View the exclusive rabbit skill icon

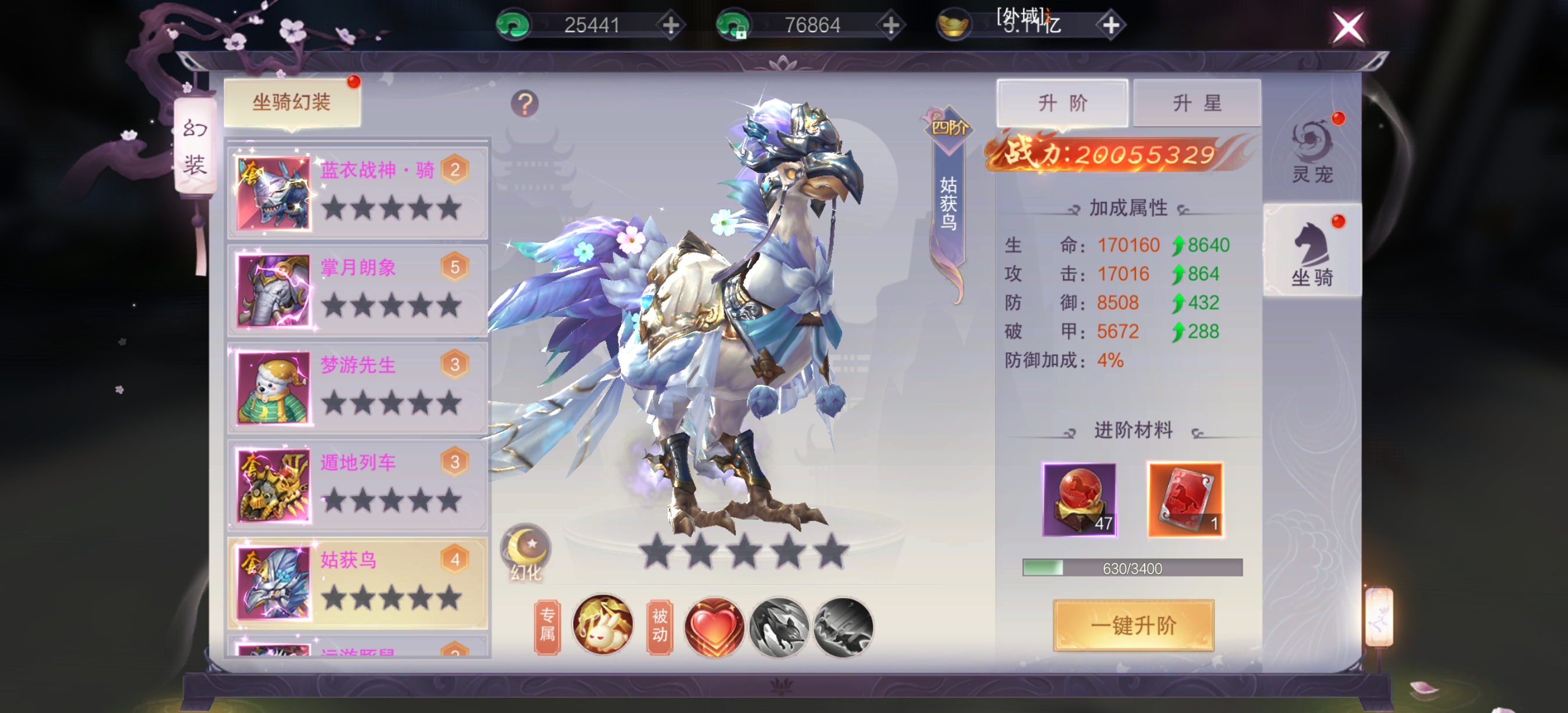pos(603,626)
